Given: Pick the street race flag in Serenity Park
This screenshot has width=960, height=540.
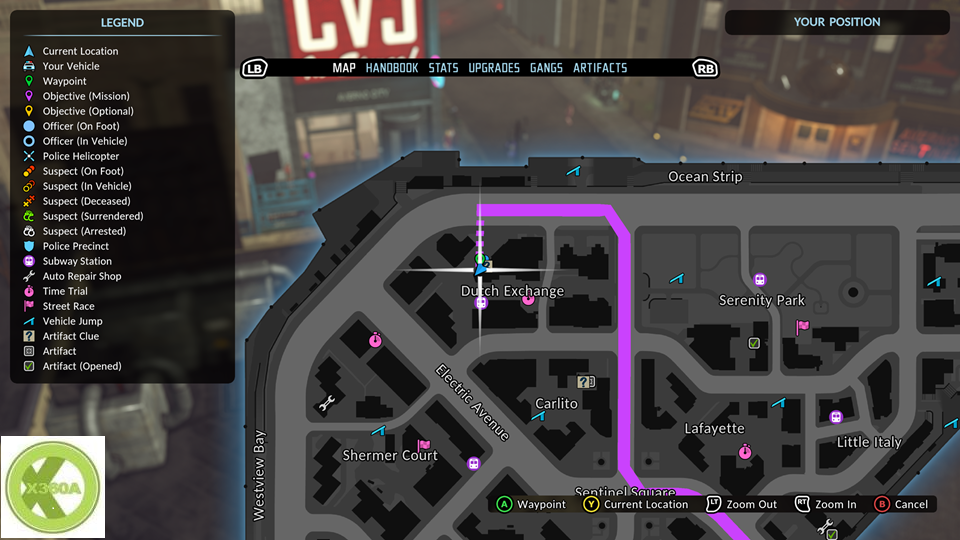Looking at the screenshot, I should click(802, 326).
